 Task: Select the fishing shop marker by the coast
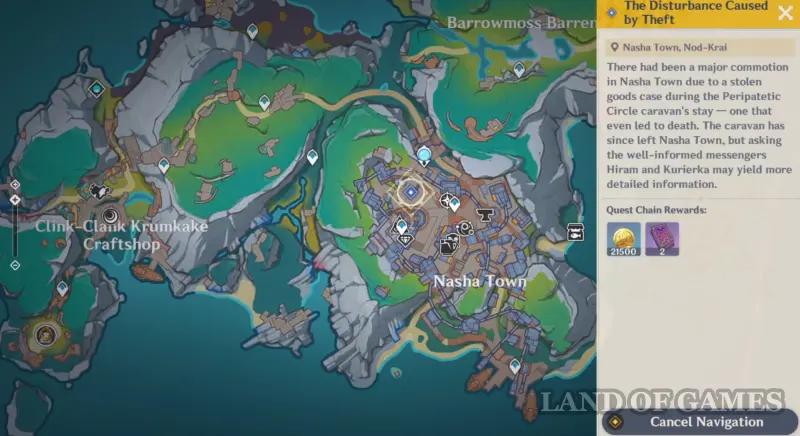point(576,232)
